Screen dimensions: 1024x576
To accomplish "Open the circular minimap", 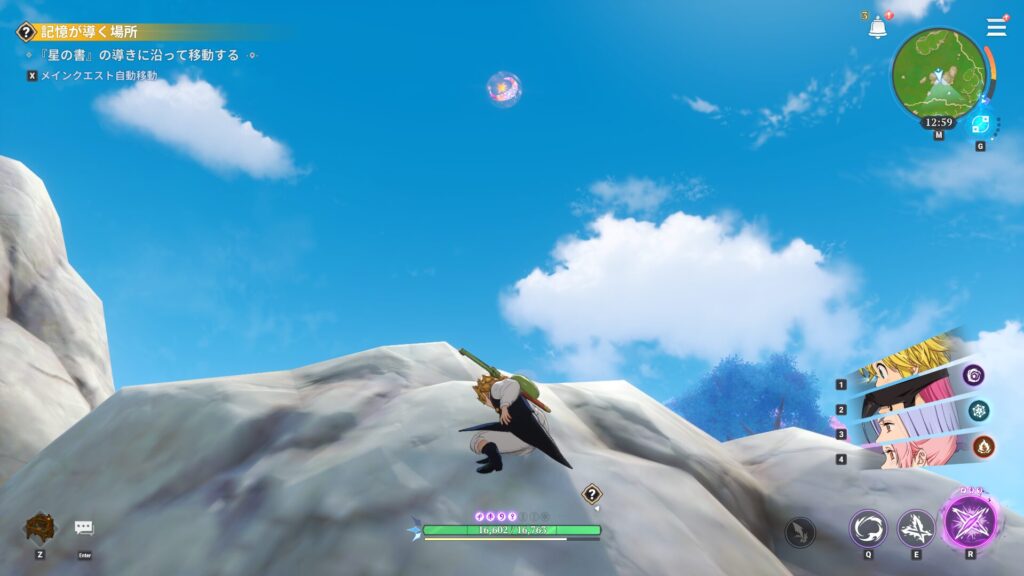I will coord(938,72).
